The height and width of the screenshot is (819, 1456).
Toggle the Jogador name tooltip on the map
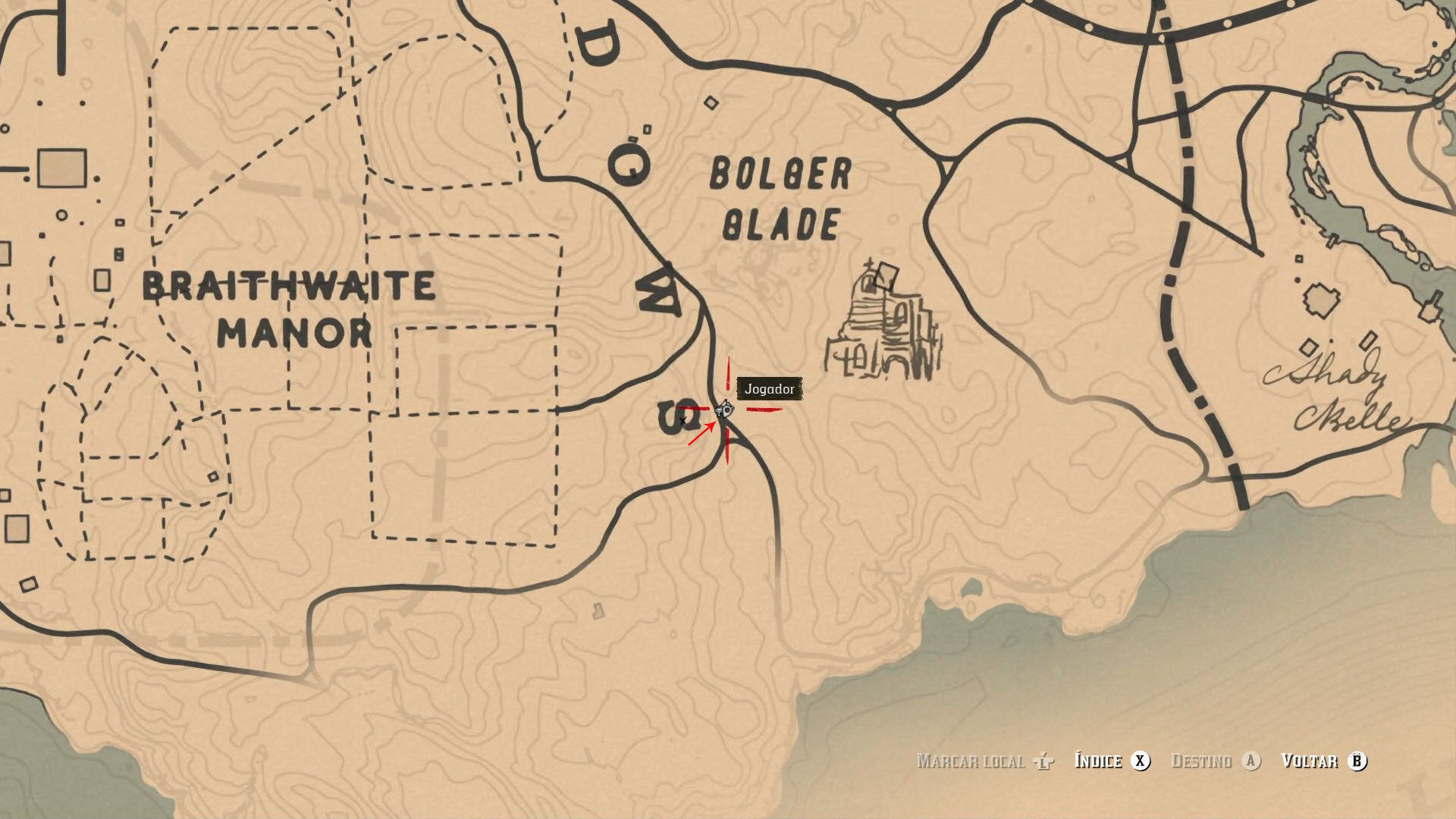(768, 389)
